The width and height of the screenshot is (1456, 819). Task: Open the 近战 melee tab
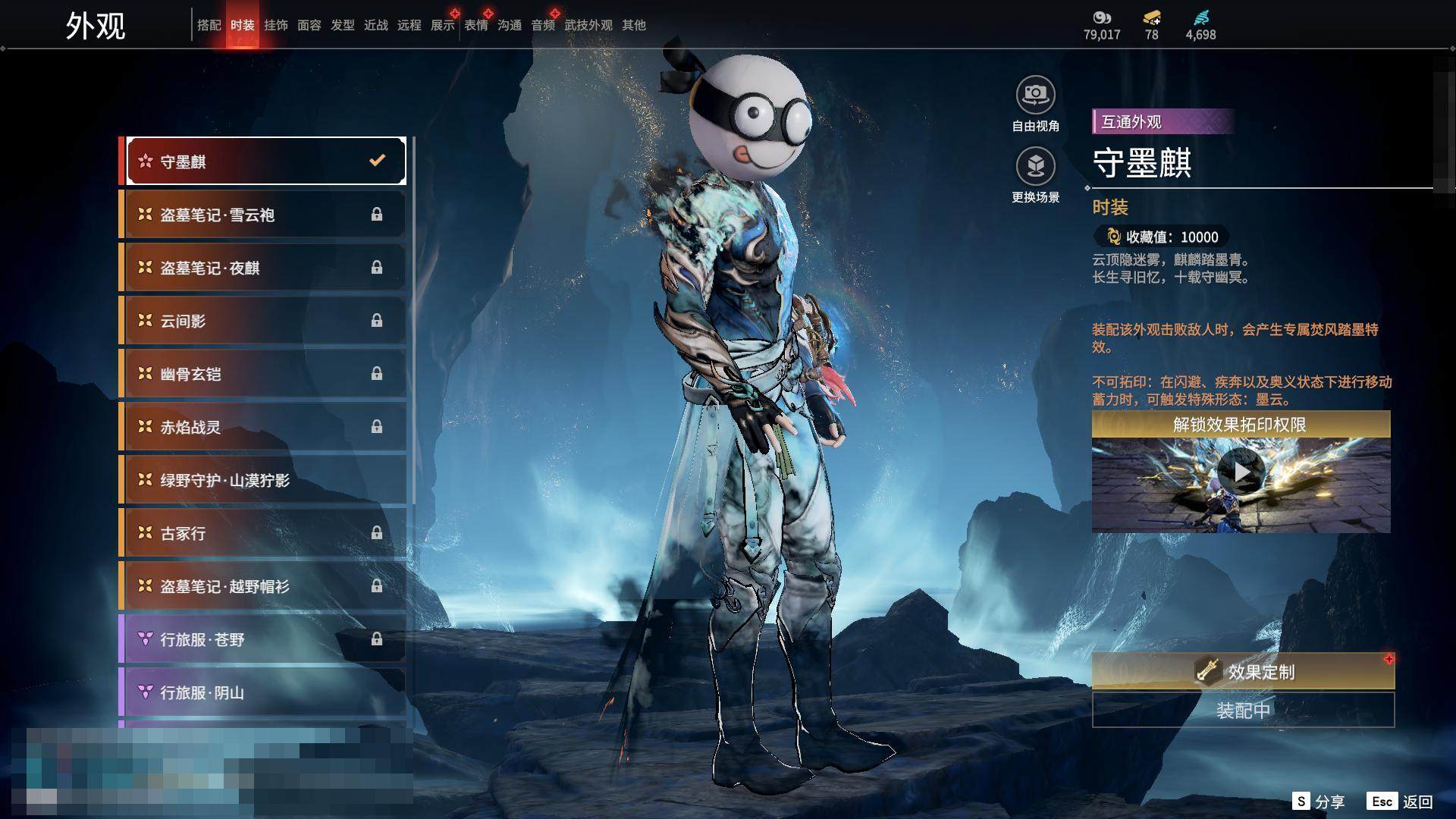coord(375,25)
